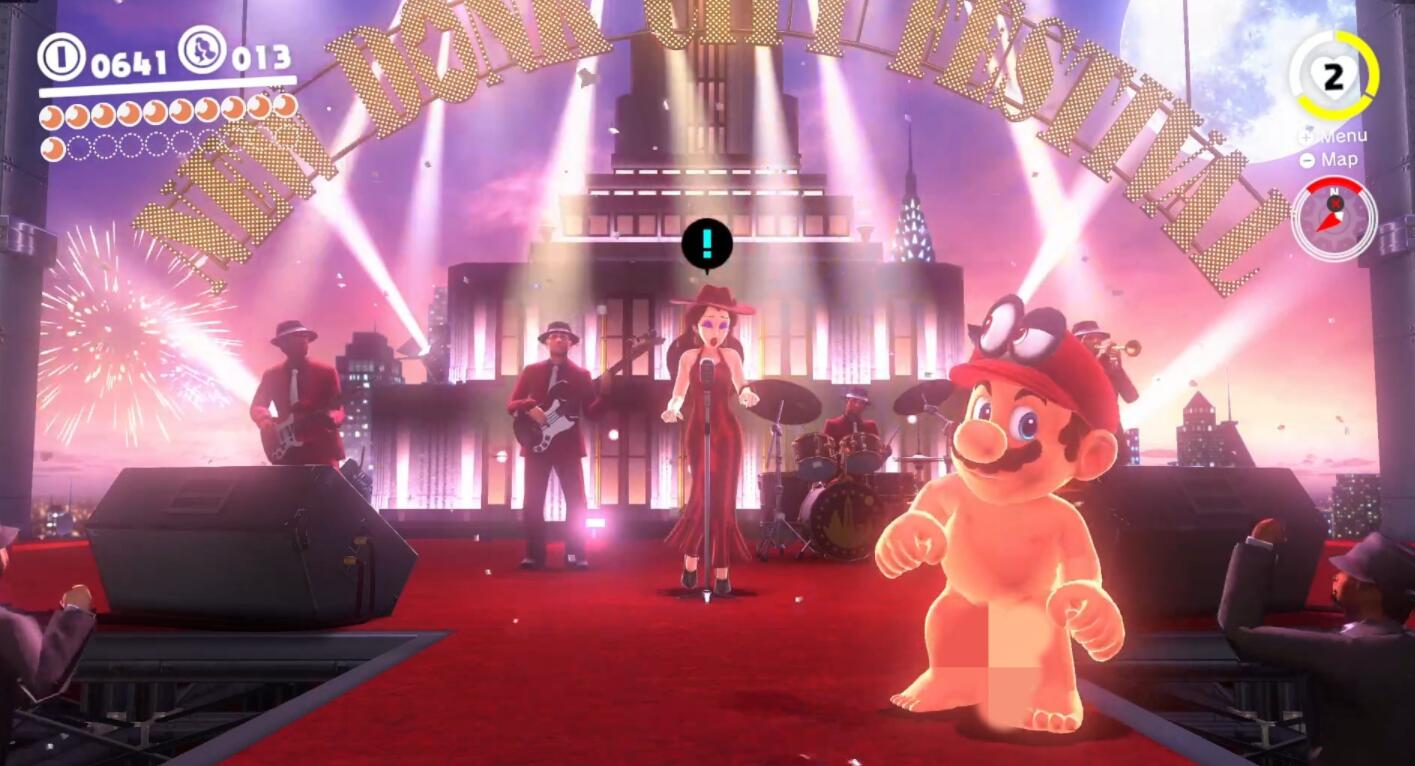Viewport: 1415px width, 766px height.
Task: Select the exclamation speech bubble above the singer
Action: (x=707, y=243)
